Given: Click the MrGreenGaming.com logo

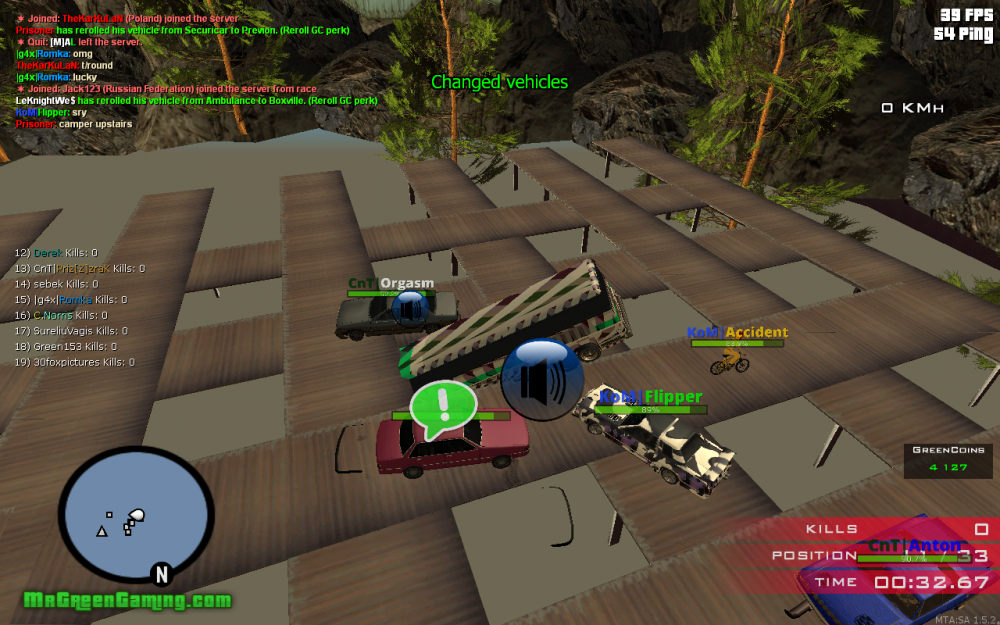Looking at the screenshot, I should pyautogui.click(x=128, y=601).
